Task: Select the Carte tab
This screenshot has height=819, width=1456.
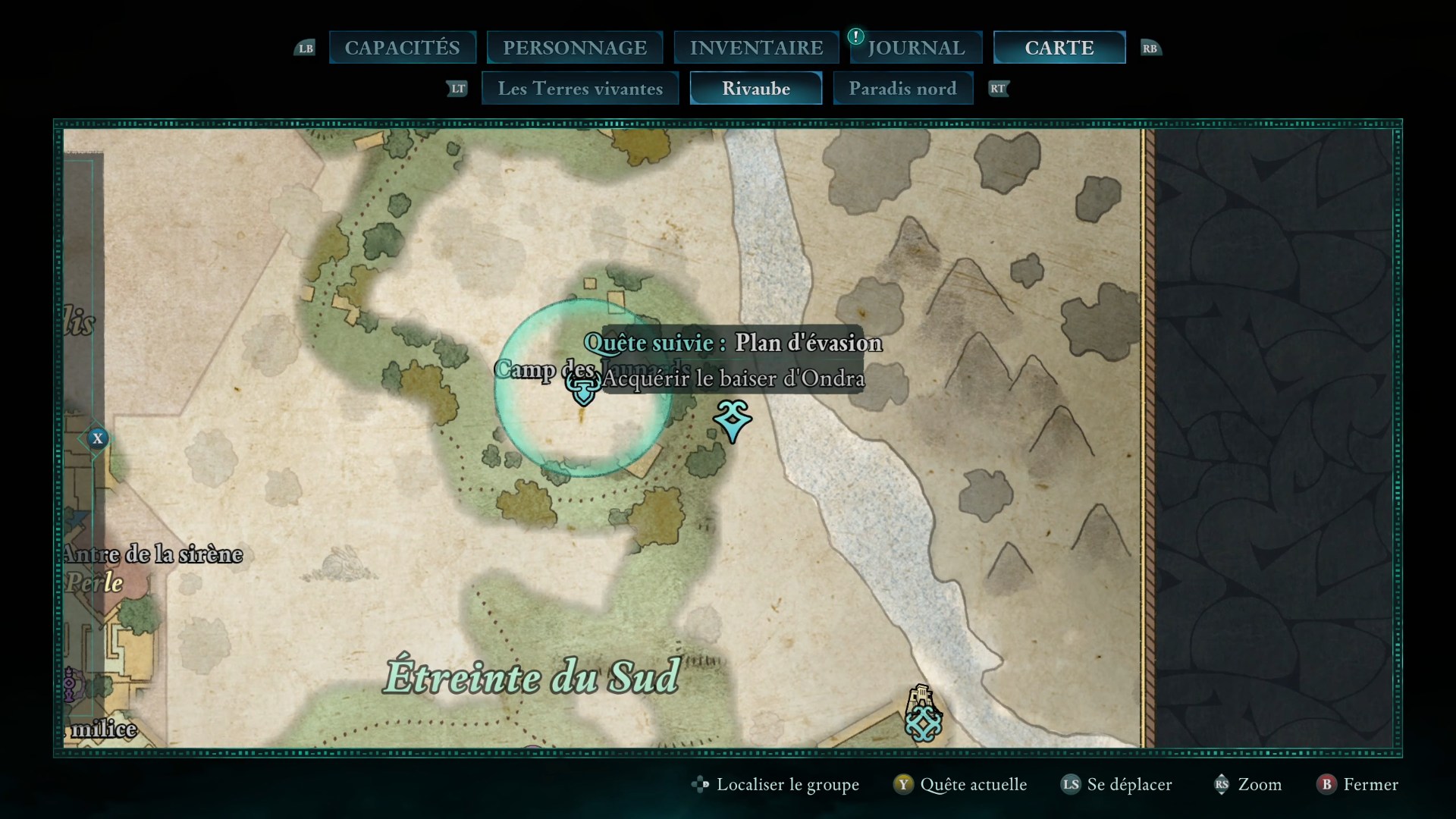Action: pyautogui.click(x=1059, y=48)
